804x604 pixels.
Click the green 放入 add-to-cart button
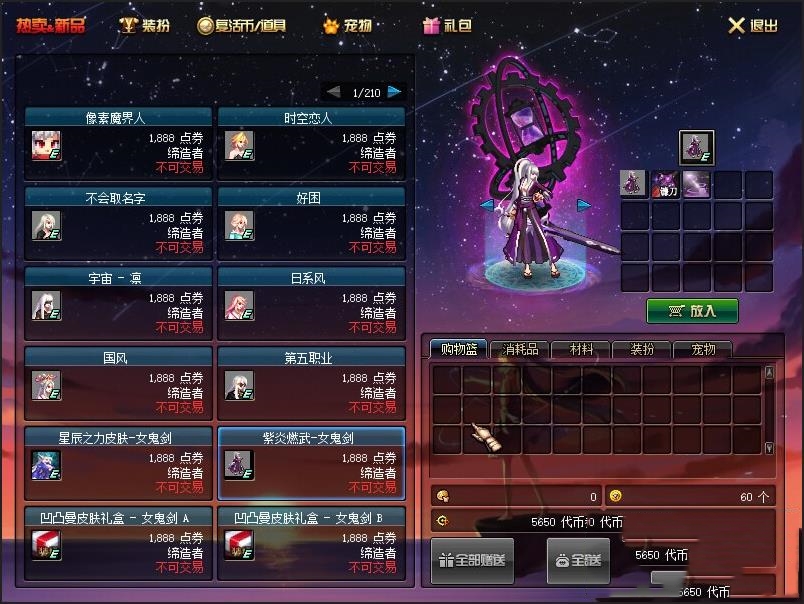(692, 311)
